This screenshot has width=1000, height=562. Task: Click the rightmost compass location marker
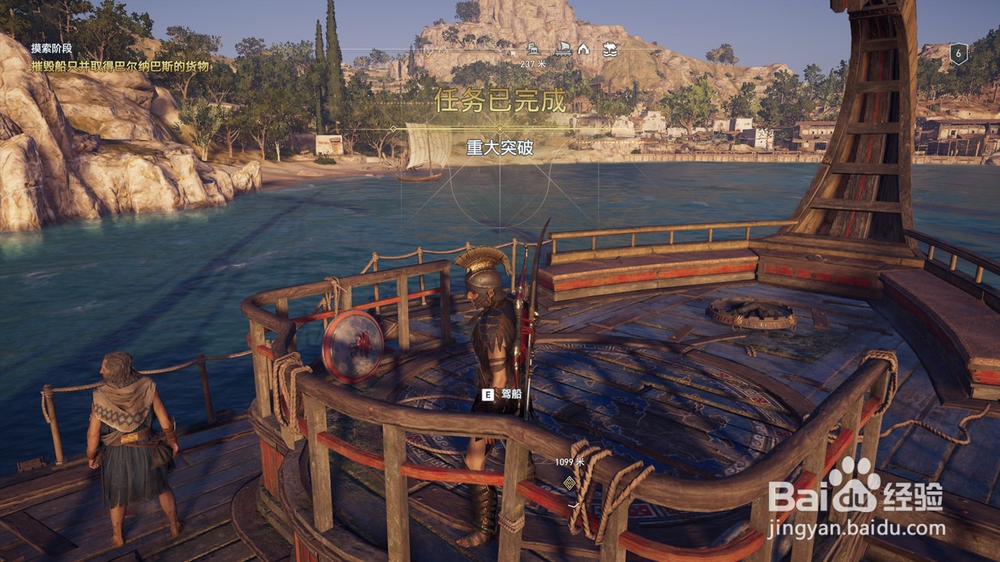pos(609,48)
